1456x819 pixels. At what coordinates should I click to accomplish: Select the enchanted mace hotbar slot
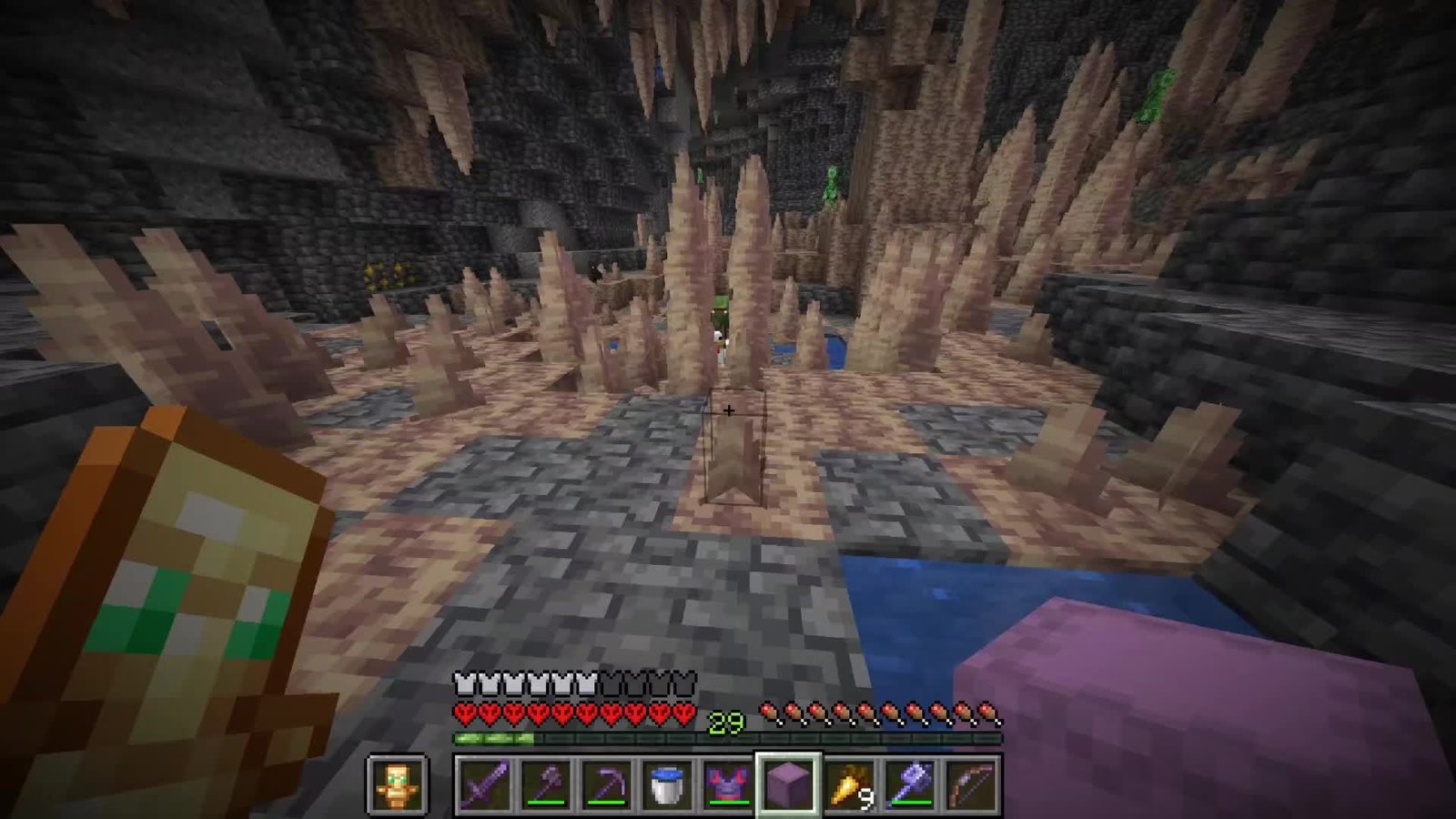click(x=910, y=784)
